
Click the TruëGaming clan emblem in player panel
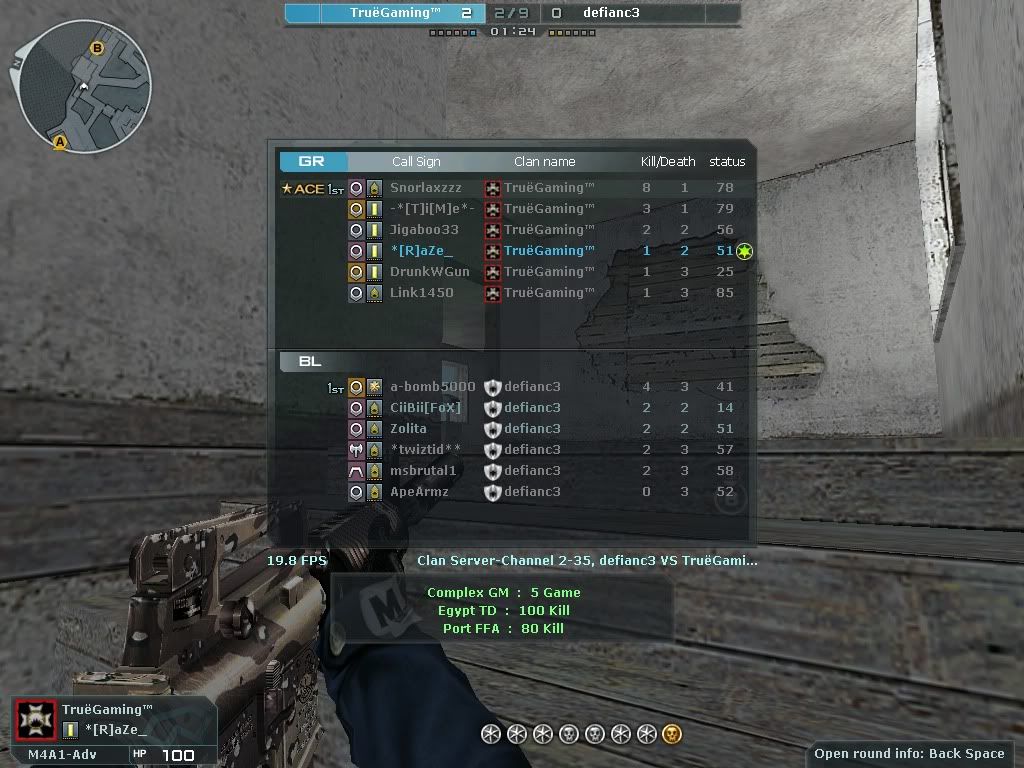click(x=37, y=720)
